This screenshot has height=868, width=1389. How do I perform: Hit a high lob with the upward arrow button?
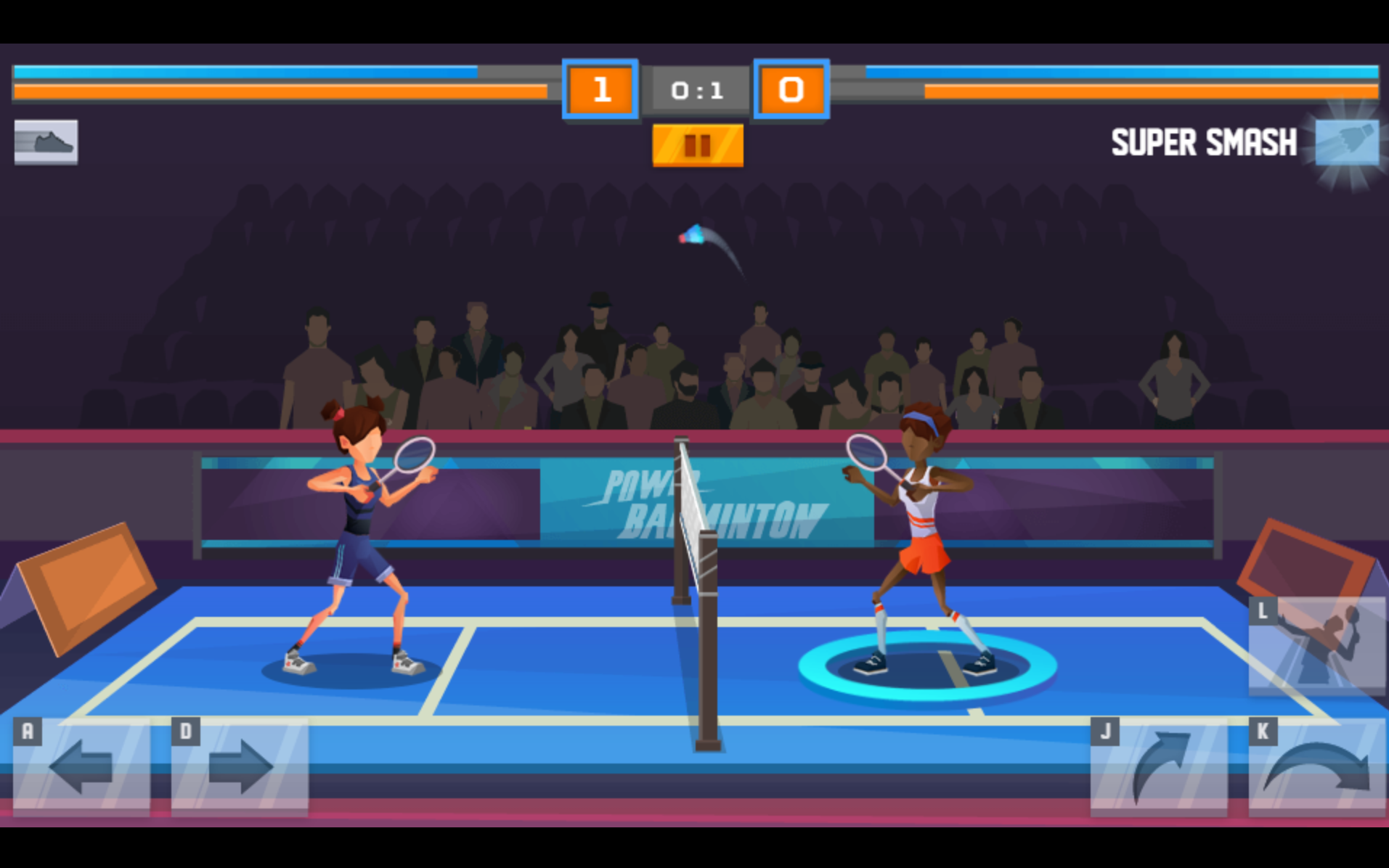(1159, 767)
